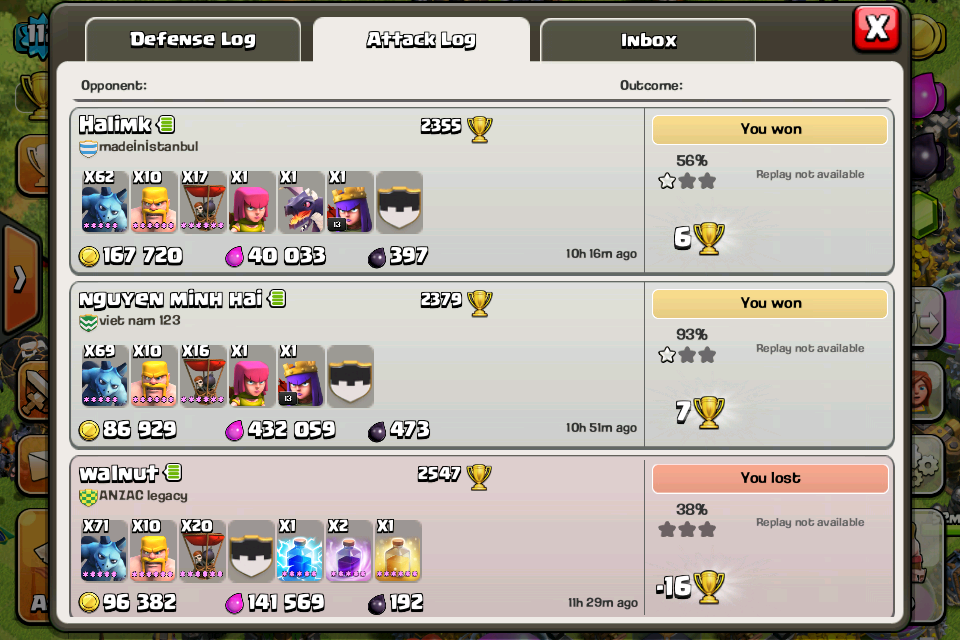Tap the green icon beside walnut's name
The height and width of the screenshot is (640, 960).
click(173, 473)
